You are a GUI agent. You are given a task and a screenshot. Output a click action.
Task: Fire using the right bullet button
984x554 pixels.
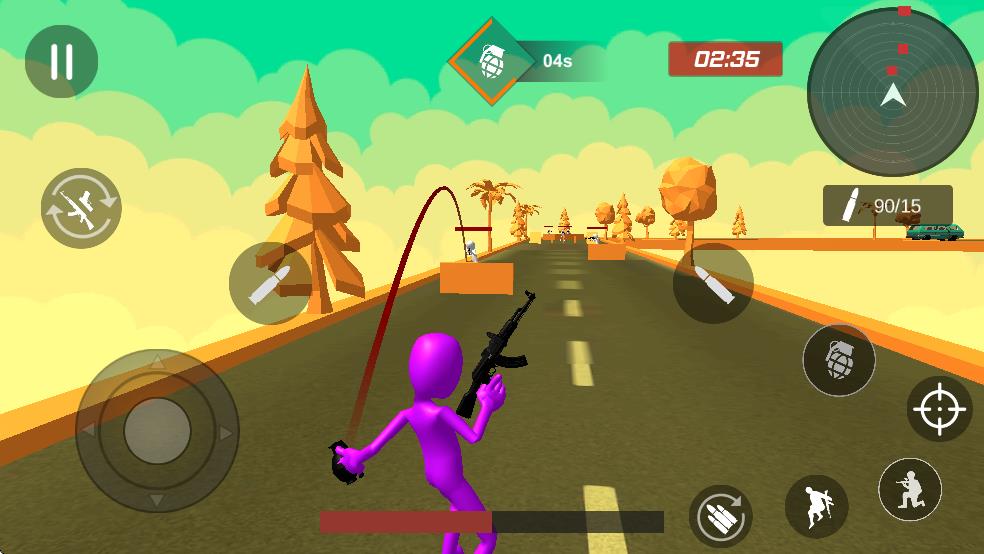(713, 283)
